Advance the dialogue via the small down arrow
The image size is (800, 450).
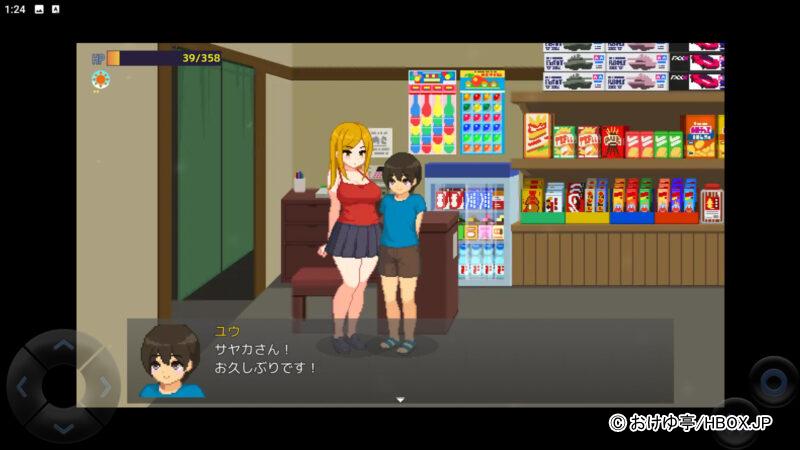click(x=400, y=400)
